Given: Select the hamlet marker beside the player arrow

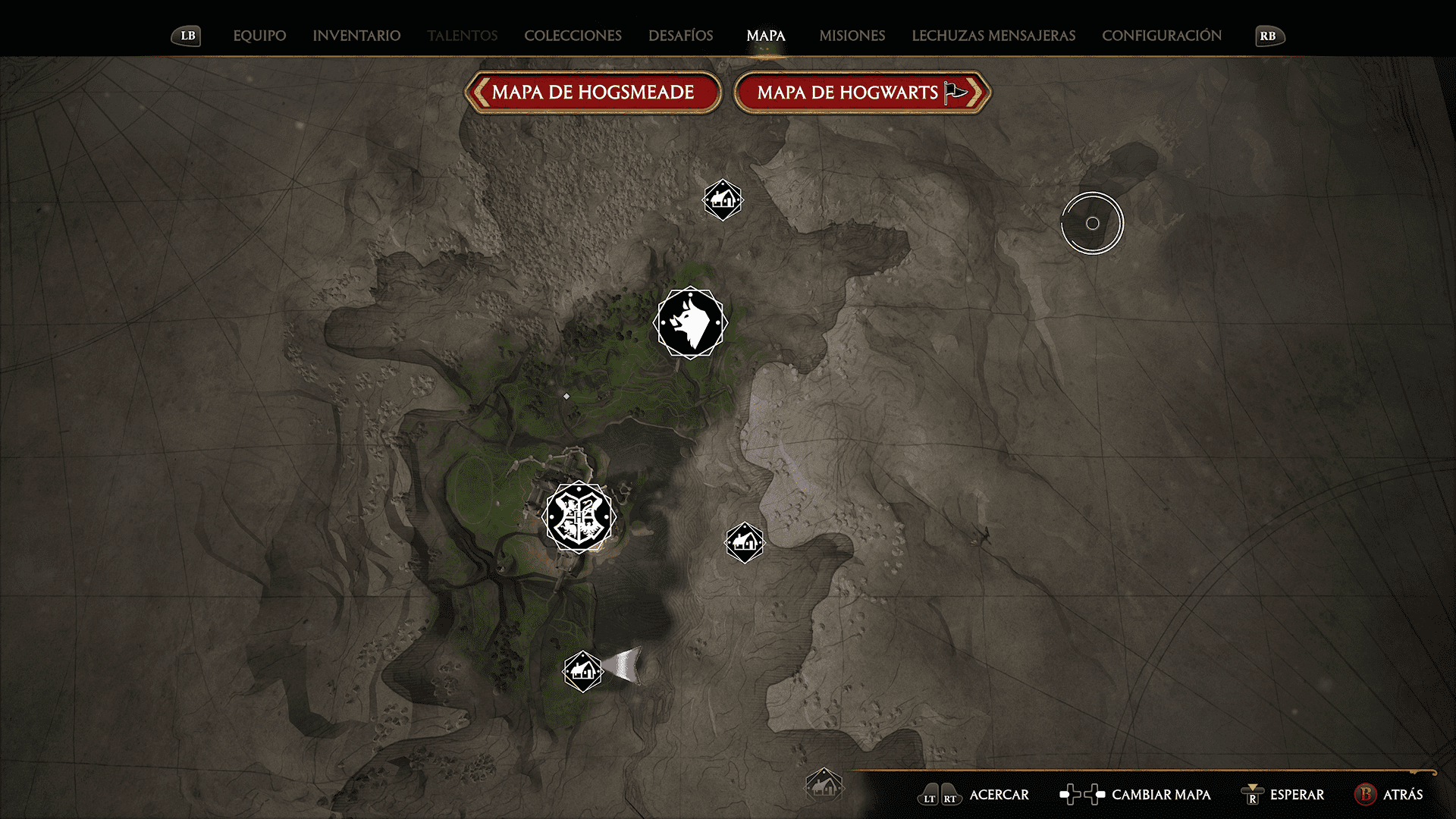Looking at the screenshot, I should pyautogui.click(x=582, y=671).
